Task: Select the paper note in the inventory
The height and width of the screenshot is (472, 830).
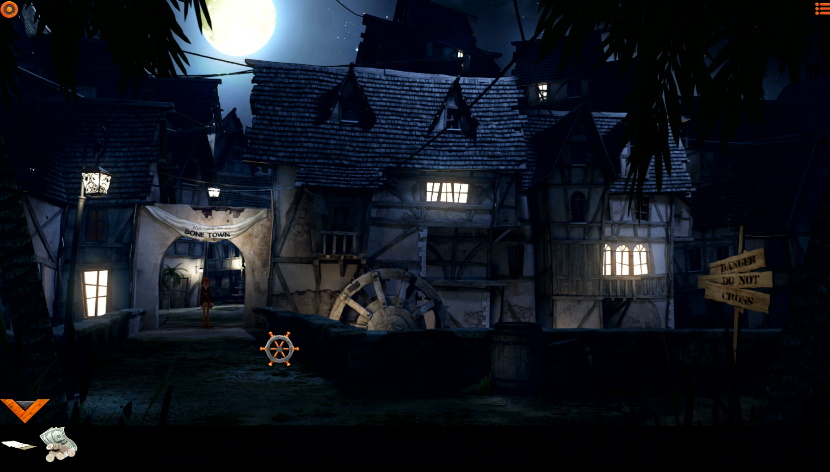Action: [18, 444]
